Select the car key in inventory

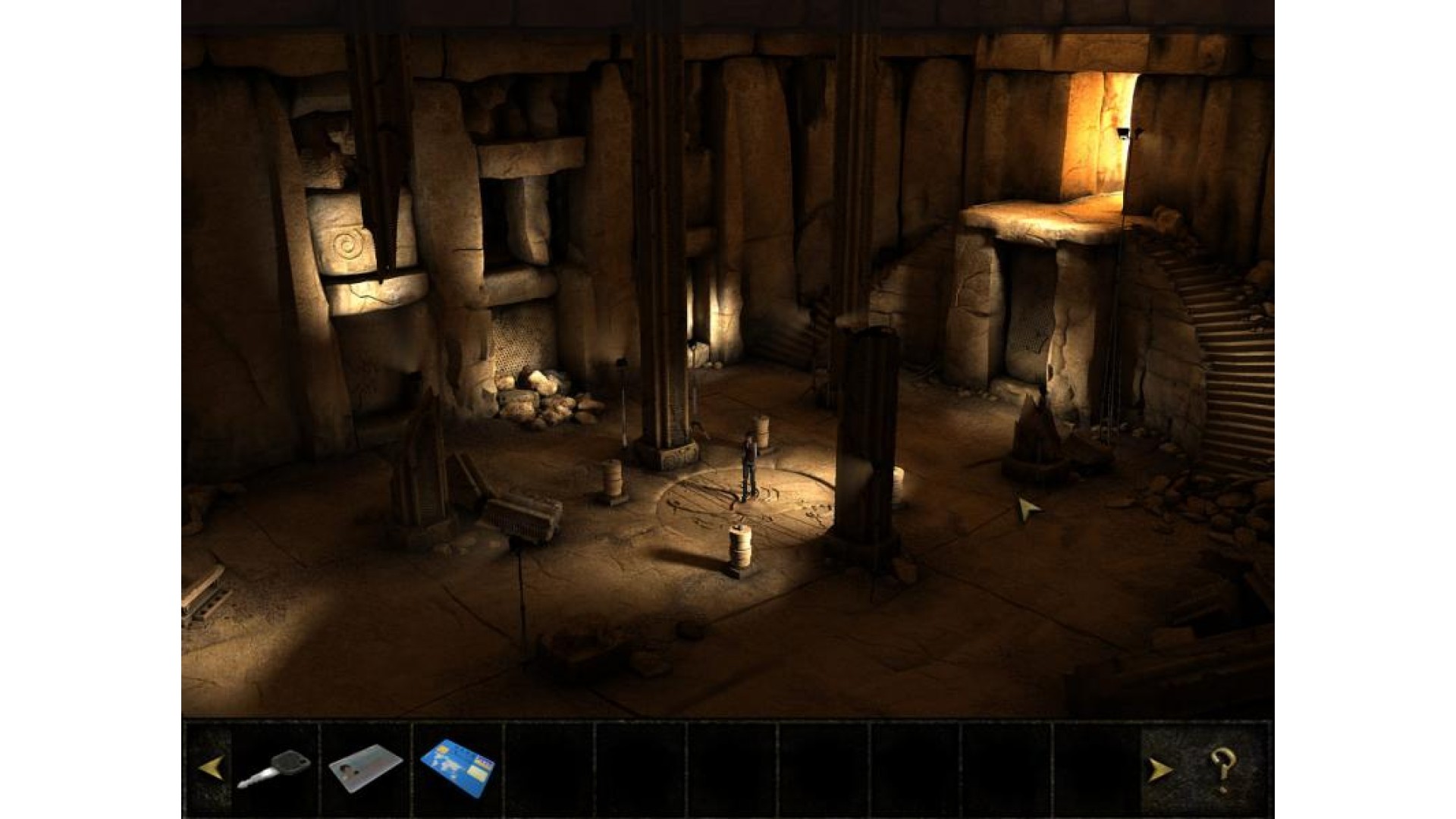coord(274,768)
